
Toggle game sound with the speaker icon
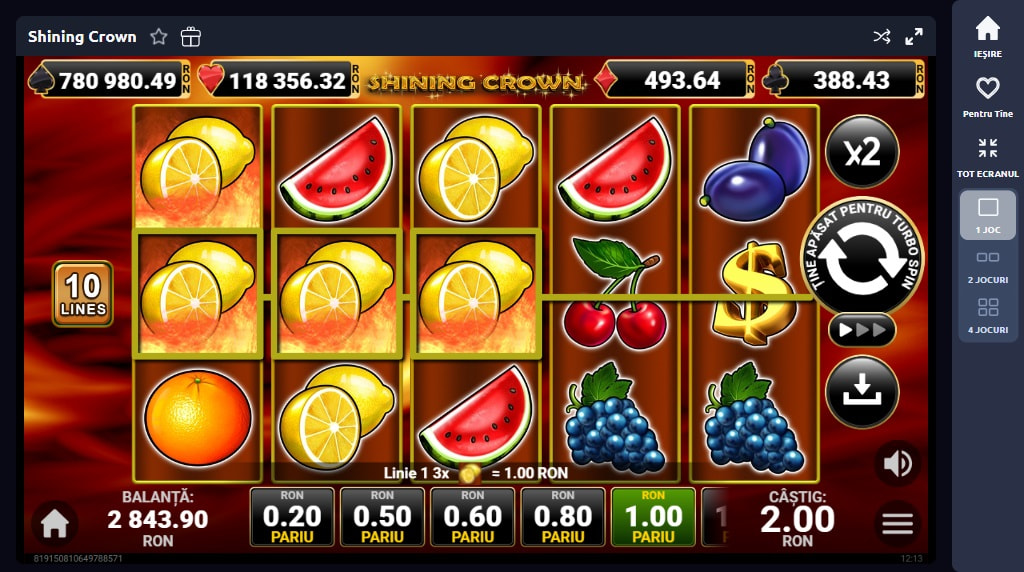point(897,463)
